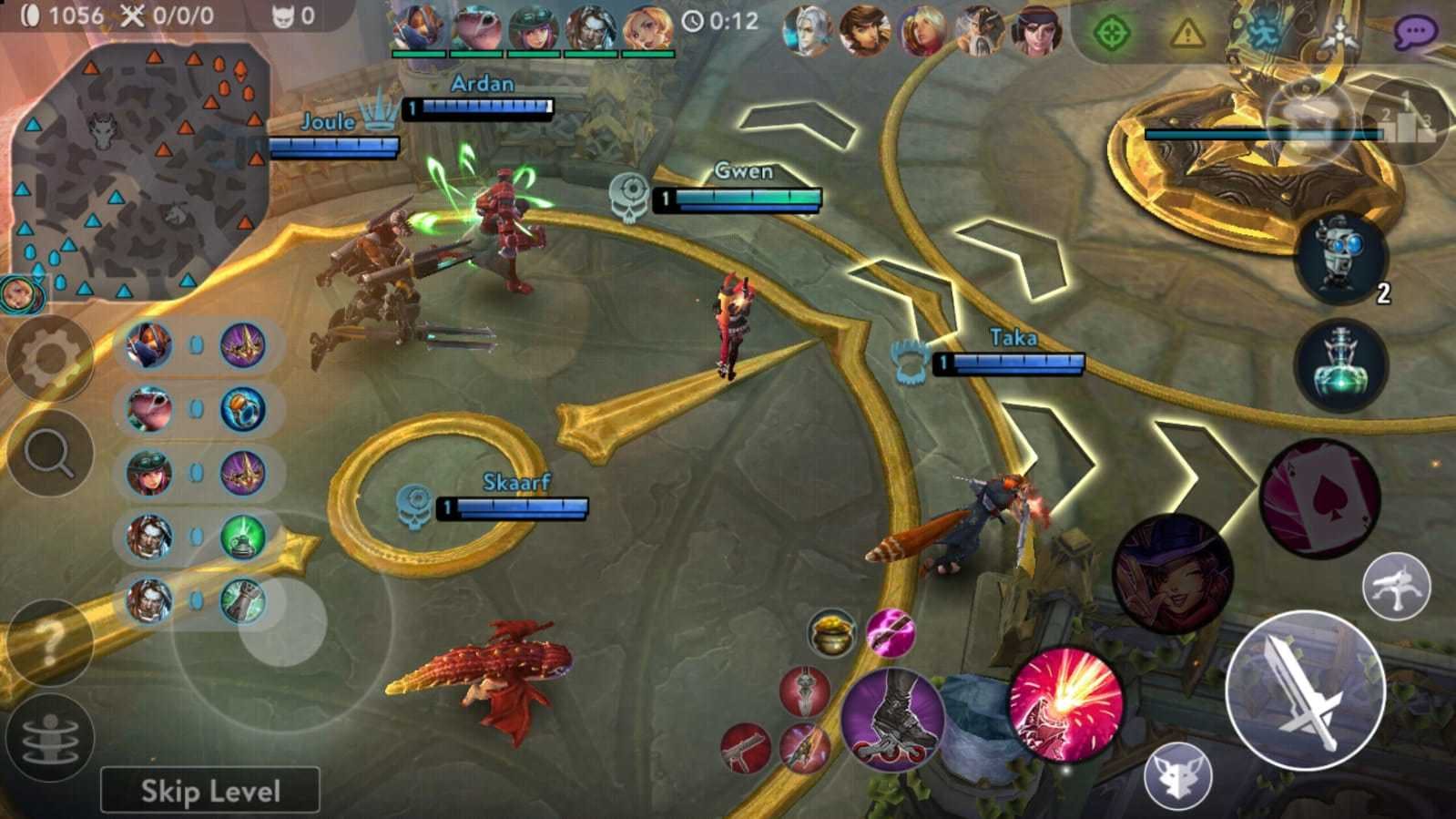Send the blue running figure ping
Screen dimensions: 1456x819
click(x=1264, y=34)
